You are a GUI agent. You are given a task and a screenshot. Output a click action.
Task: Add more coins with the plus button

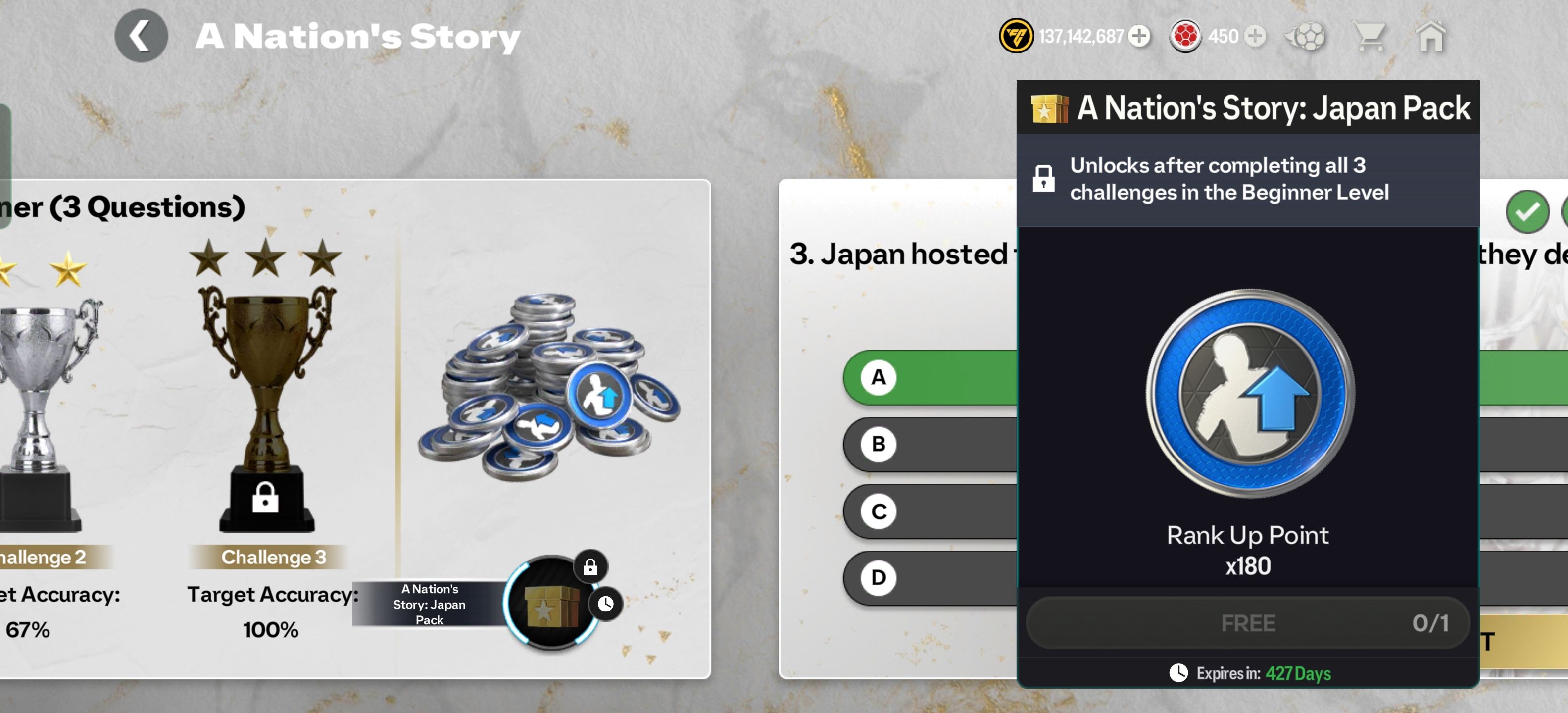[1139, 36]
